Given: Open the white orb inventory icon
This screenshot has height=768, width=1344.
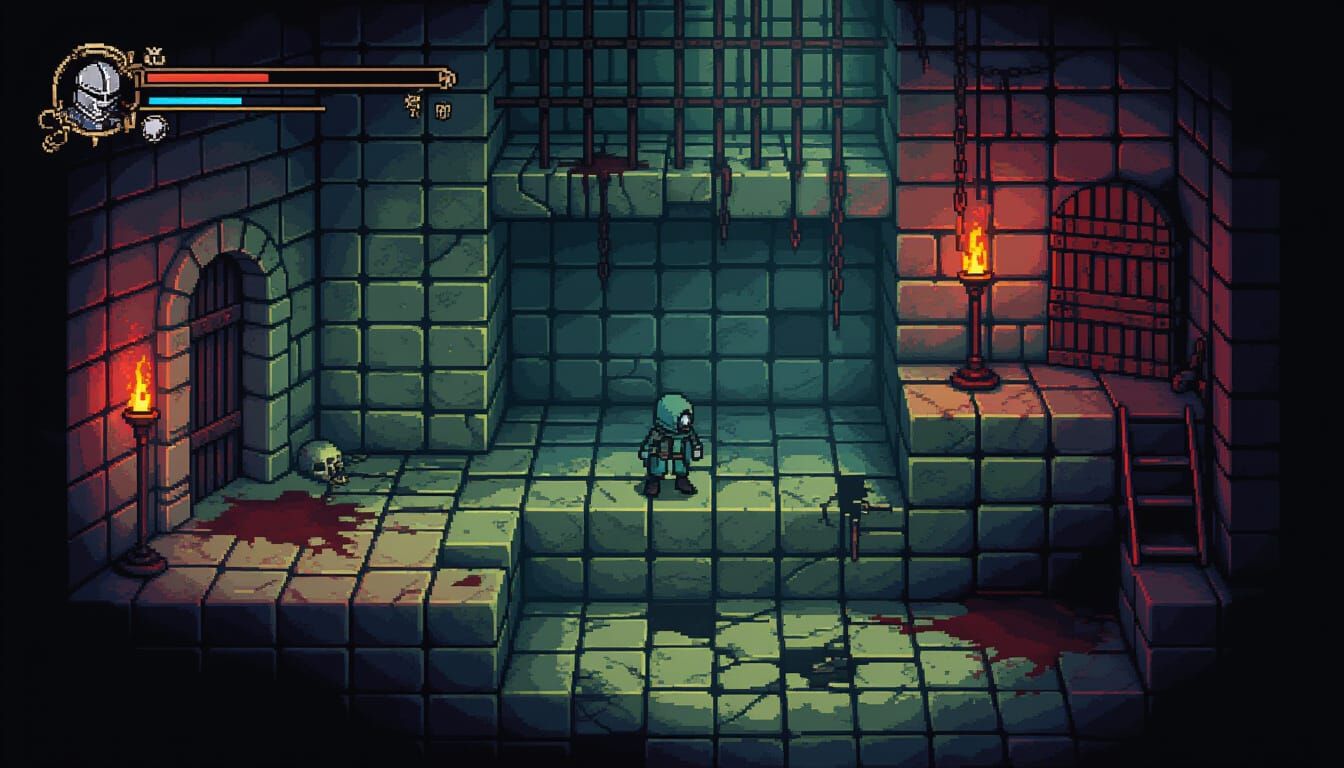Looking at the screenshot, I should (x=154, y=127).
